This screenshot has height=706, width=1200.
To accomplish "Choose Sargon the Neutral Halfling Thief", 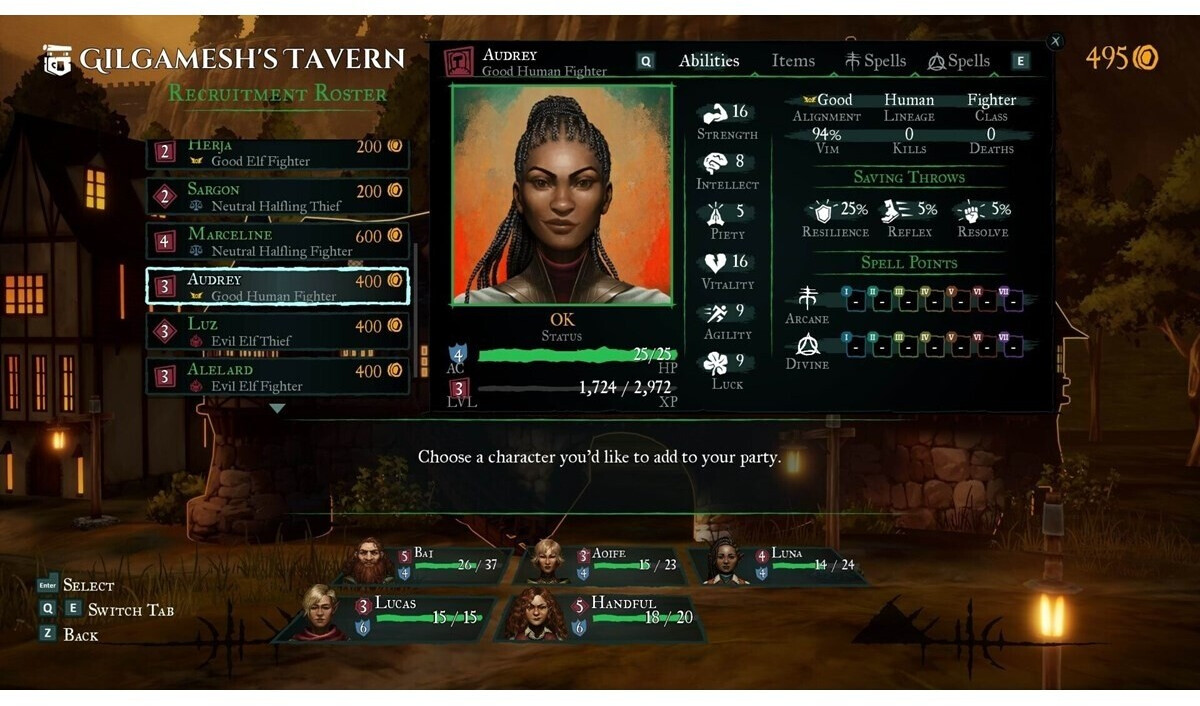I will [x=277, y=197].
